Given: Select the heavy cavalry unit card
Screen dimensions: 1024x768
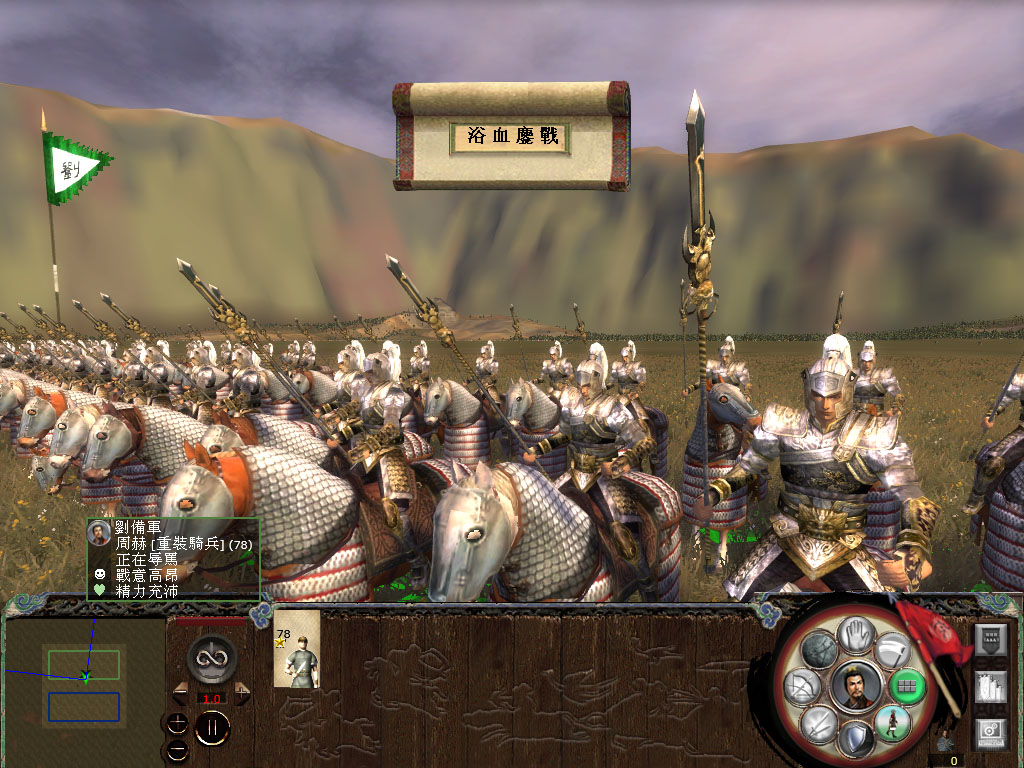Looking at the screenshot, I should pyautogui.click(x=297, y=649).
